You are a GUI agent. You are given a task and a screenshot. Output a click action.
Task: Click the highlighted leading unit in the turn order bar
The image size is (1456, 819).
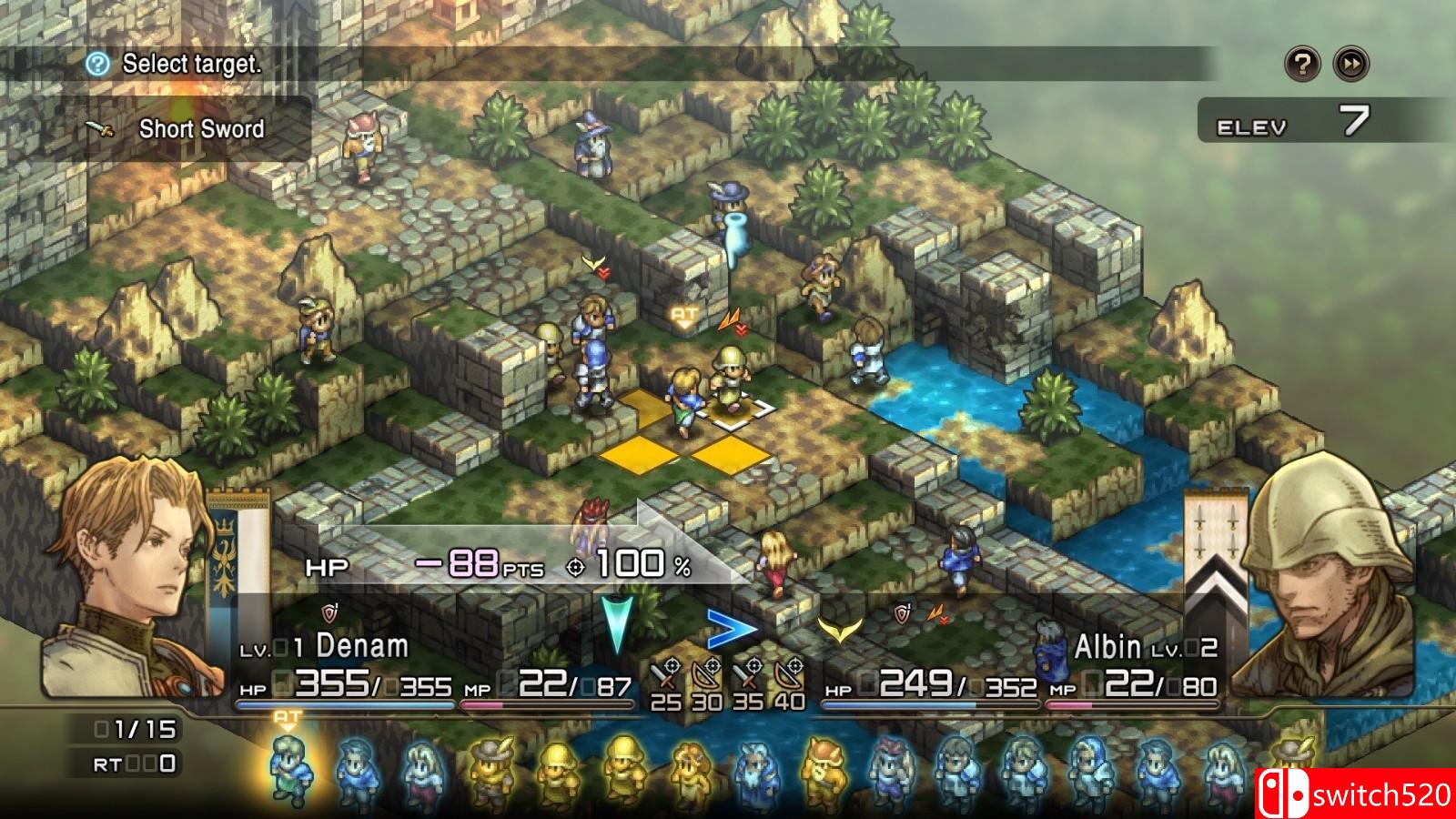pos(291,764)
